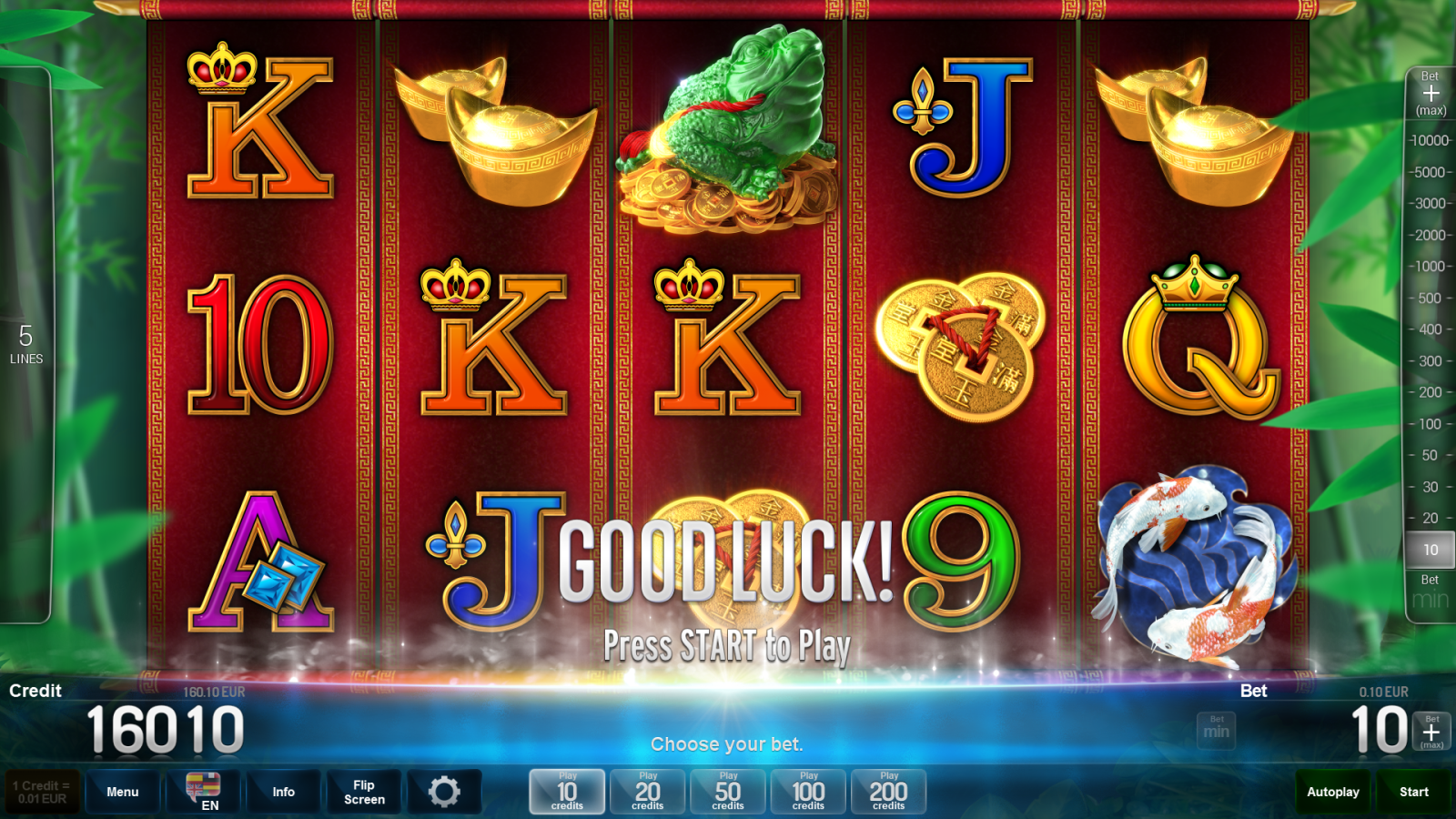Viewport: 1456px width, 819px height.
Task: Open the settings gear icon
Action: pos(446,792)
